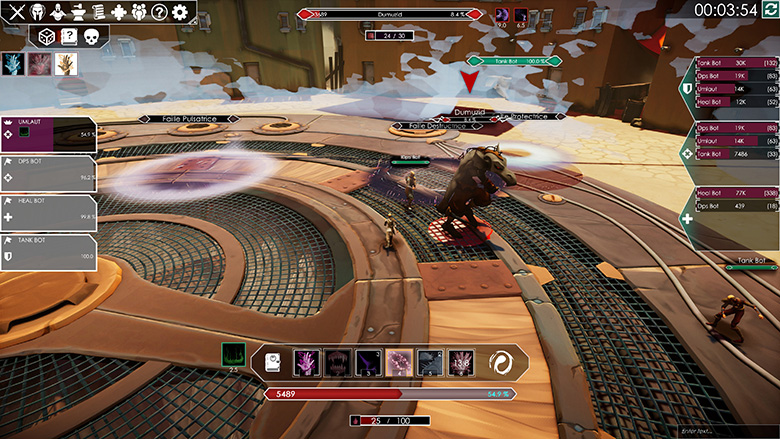Viewport: 780px width, 439px height.
Task: Click the green refresh button beside timer
Action: tap(767, 9)
